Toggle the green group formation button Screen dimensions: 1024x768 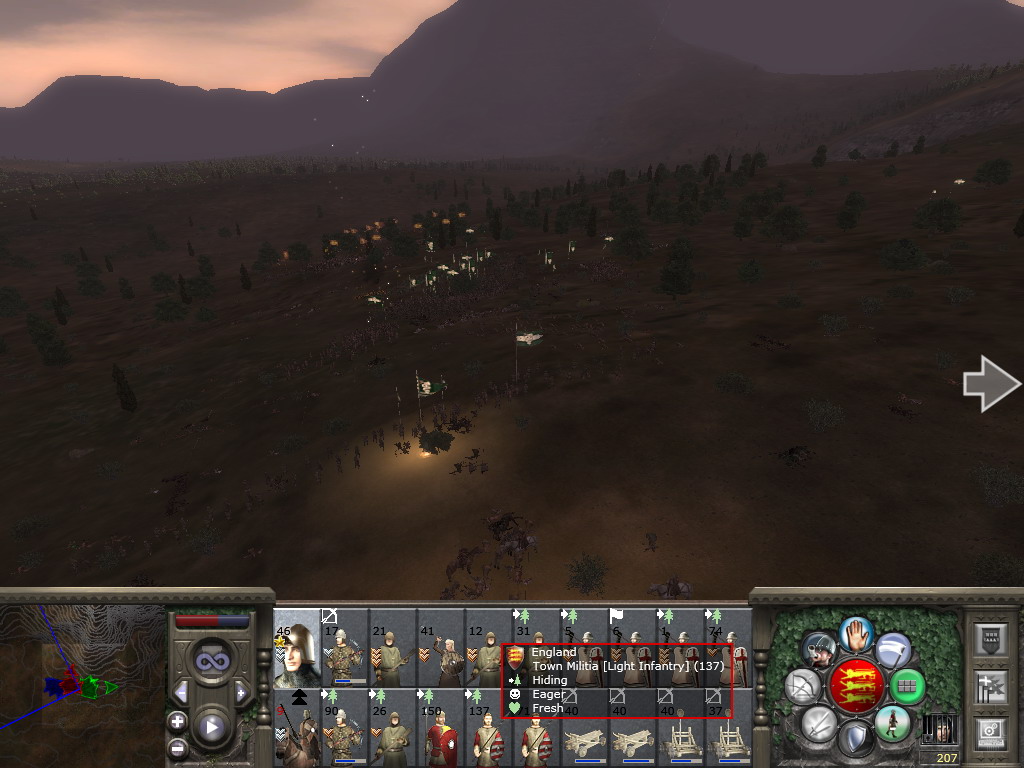(x=908, y=686)
